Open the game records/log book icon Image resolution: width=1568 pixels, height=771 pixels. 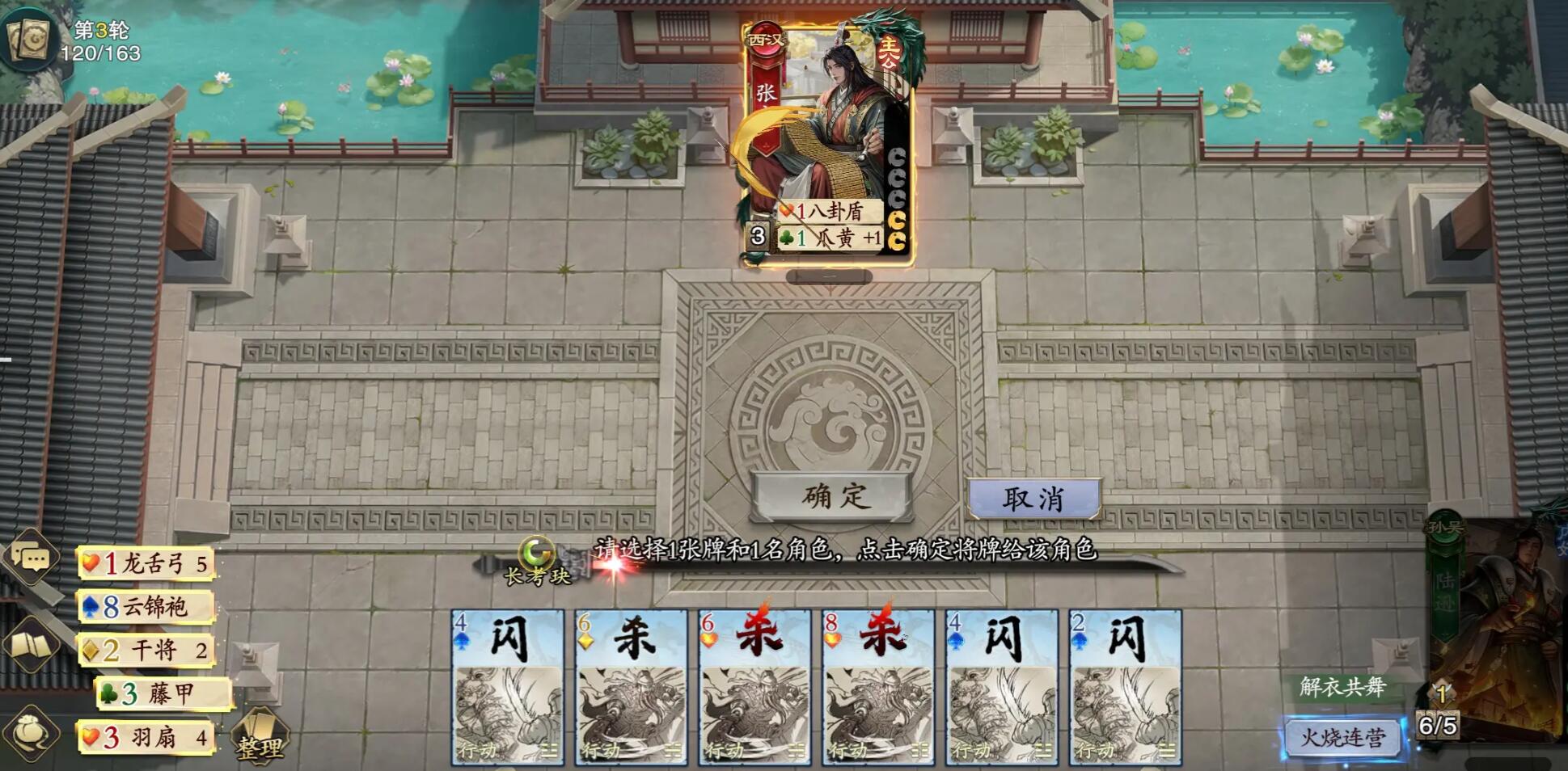click(30, 647)
